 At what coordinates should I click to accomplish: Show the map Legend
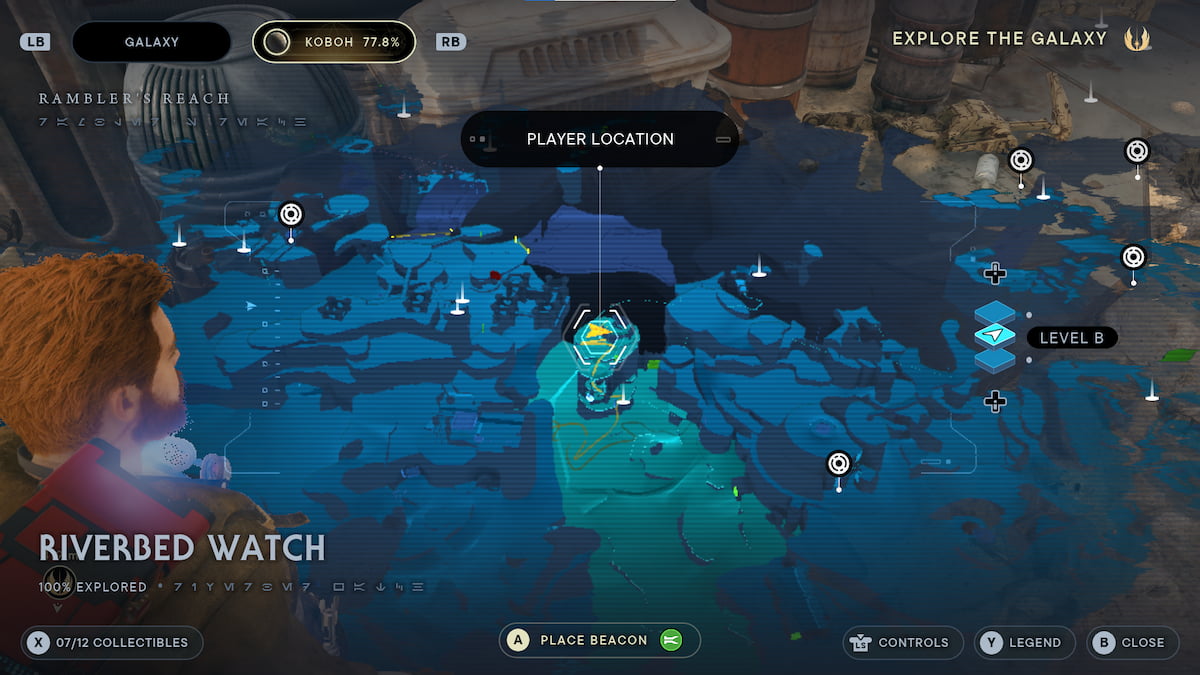point(1024,642)
